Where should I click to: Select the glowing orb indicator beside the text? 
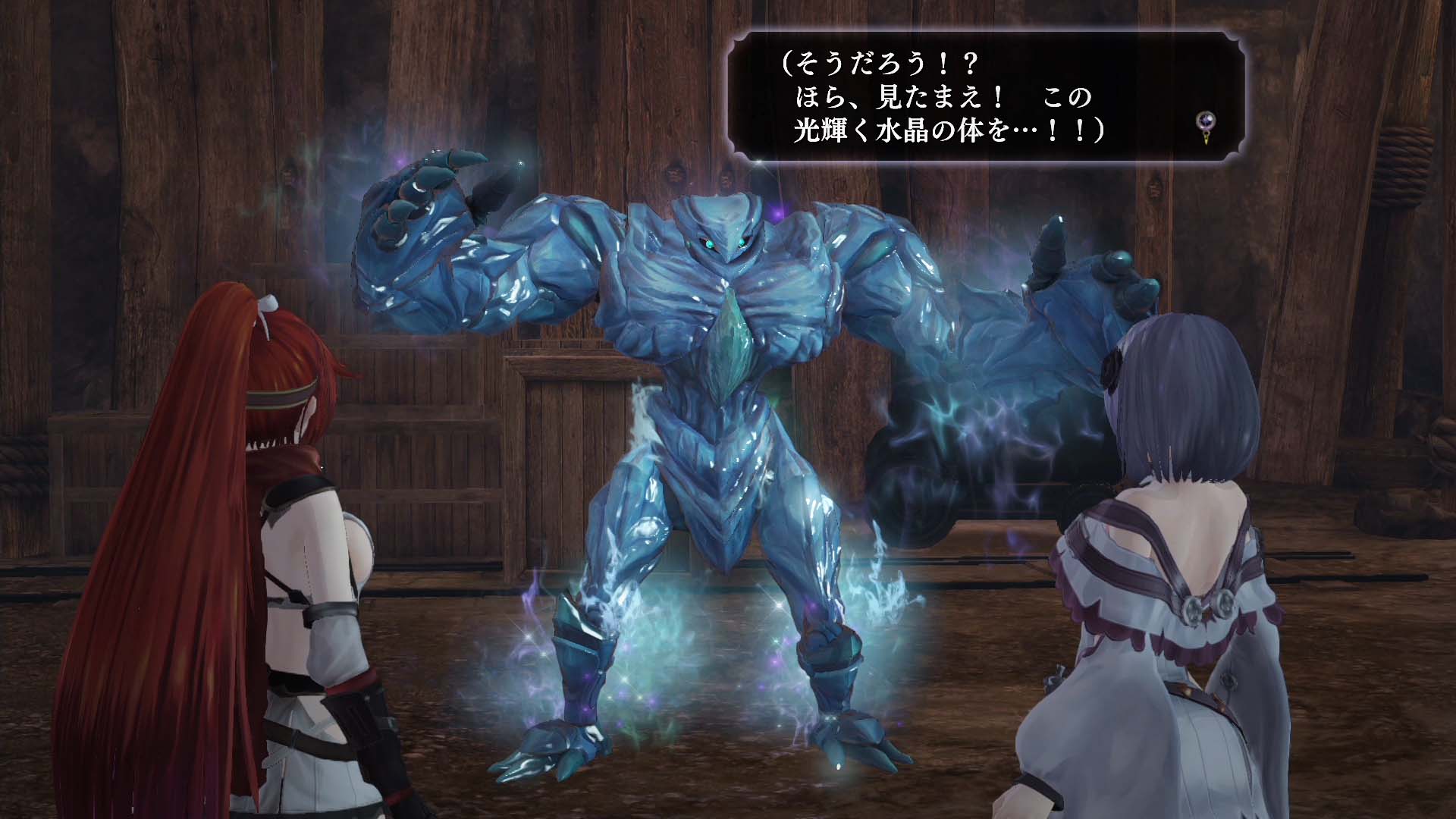(1206, 120)
